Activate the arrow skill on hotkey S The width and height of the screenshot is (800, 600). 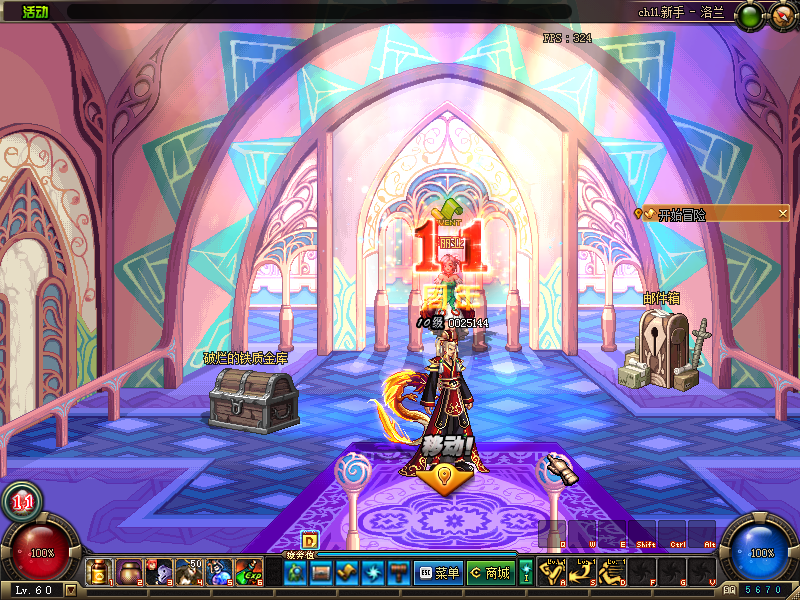coord(582,572)
